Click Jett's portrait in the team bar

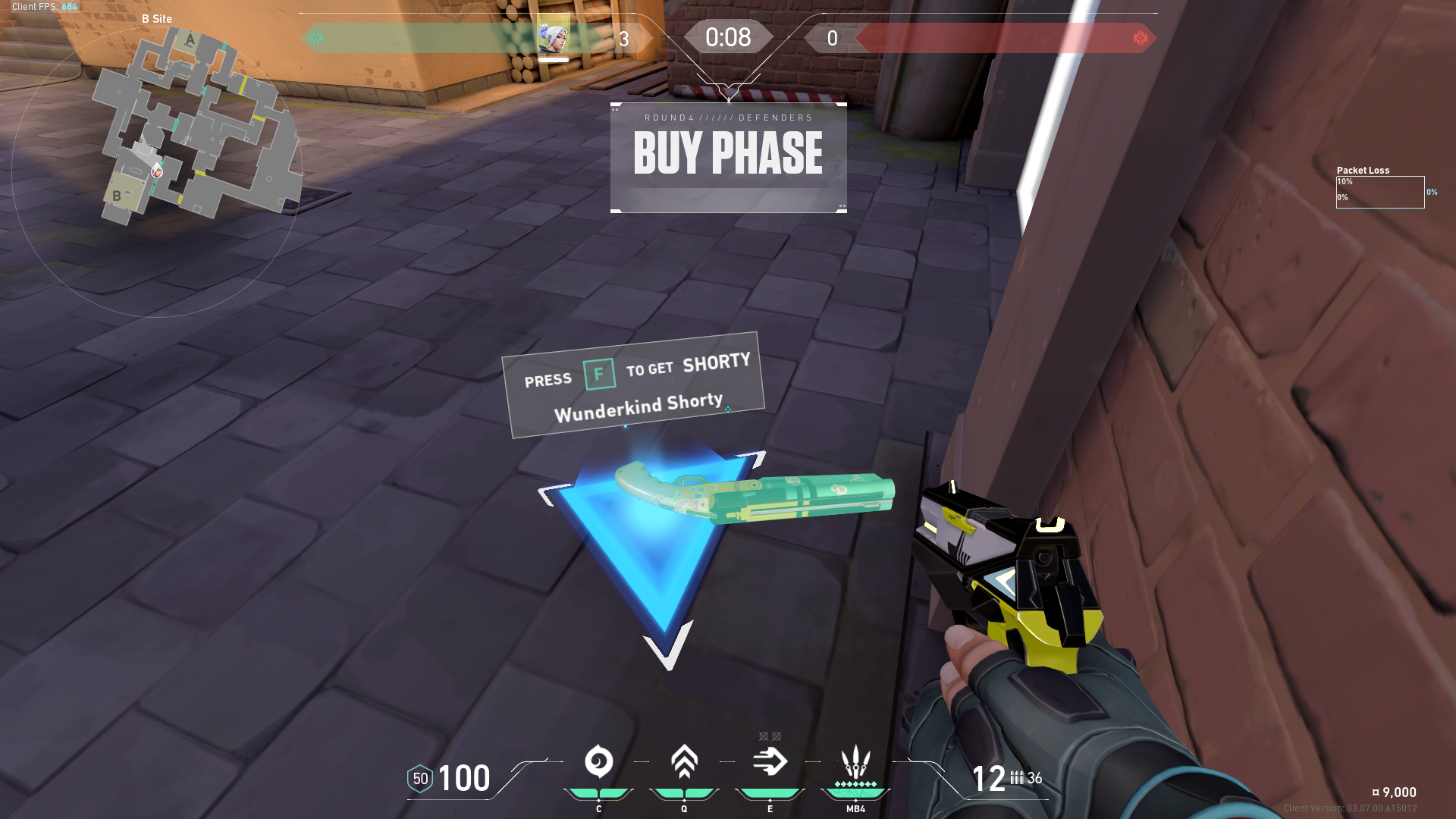tap(553, 36)
